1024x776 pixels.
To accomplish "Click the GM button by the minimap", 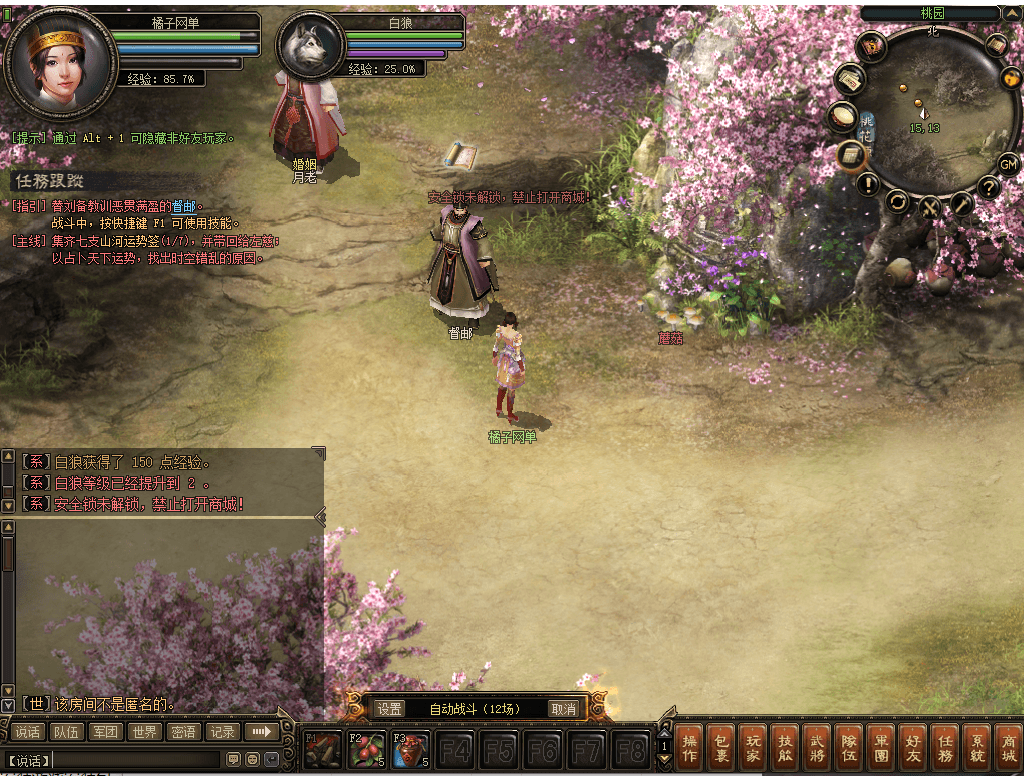I will coord(1008,164).
